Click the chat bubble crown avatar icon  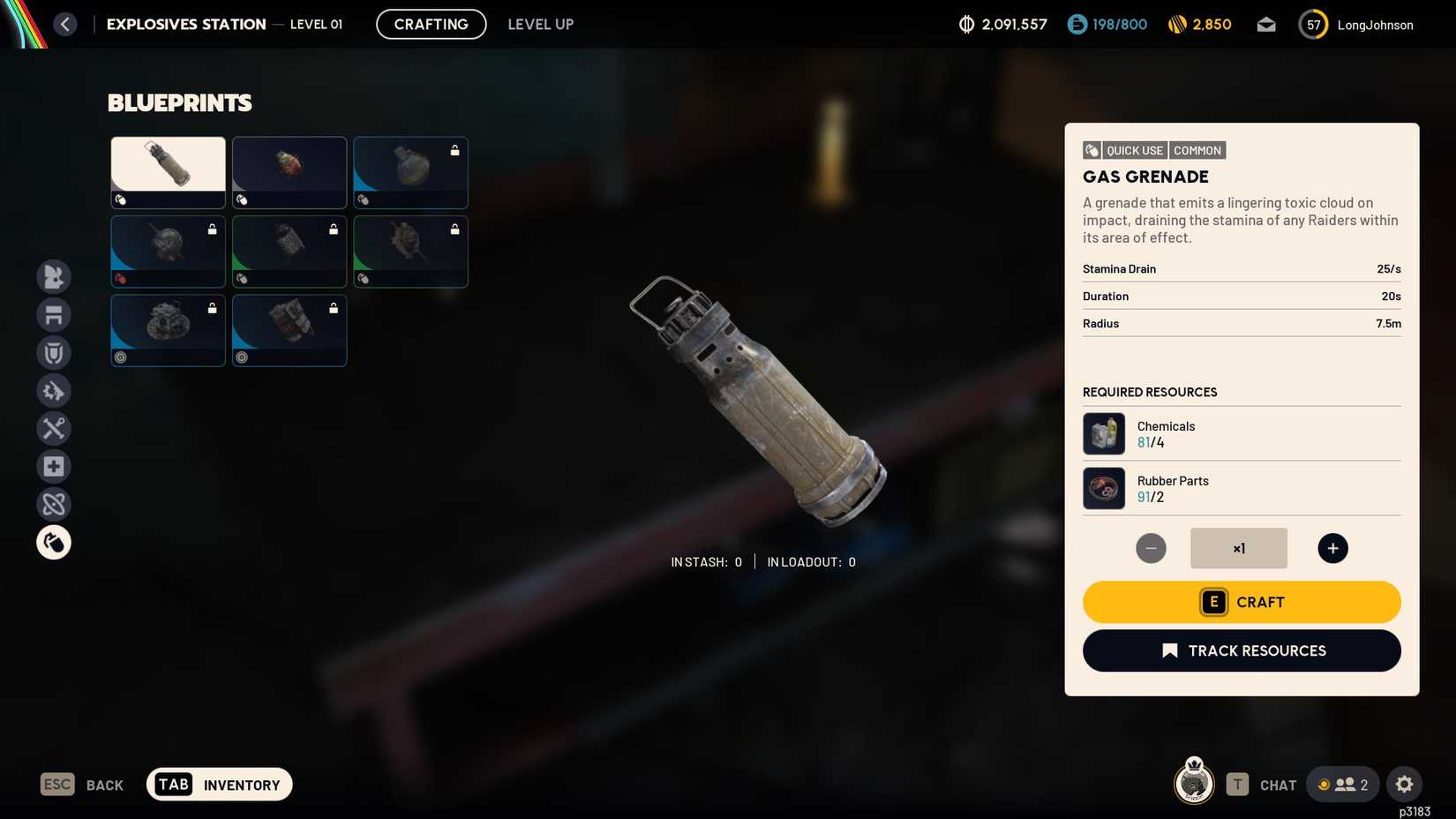1193,784
